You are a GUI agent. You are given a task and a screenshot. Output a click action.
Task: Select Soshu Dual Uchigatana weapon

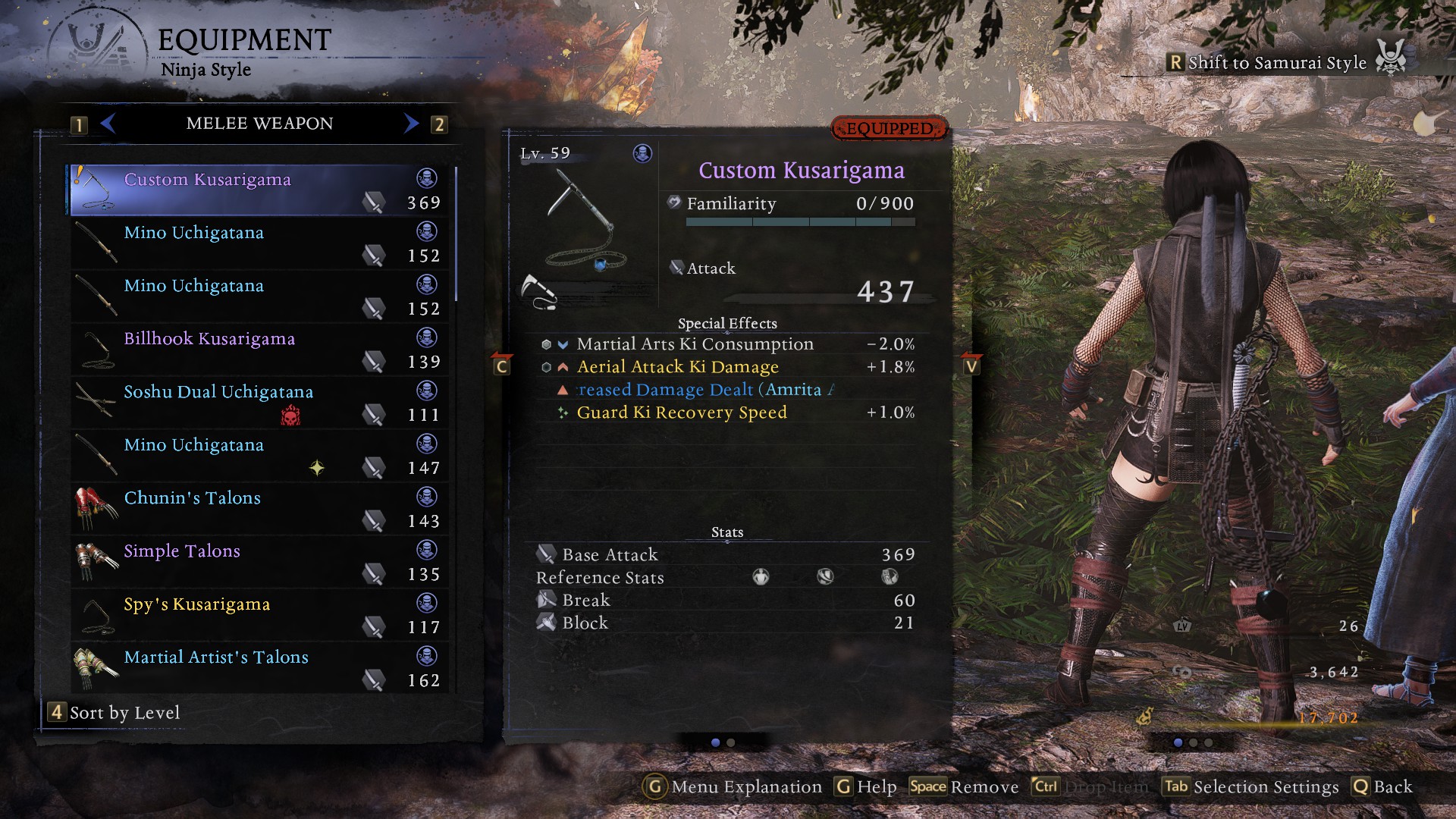(x=258, y=403)
